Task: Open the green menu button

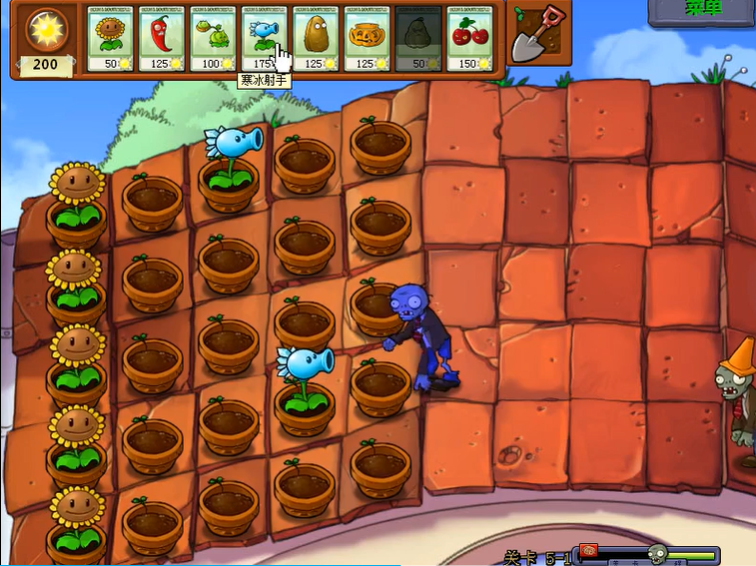Action: click(703, 10)
